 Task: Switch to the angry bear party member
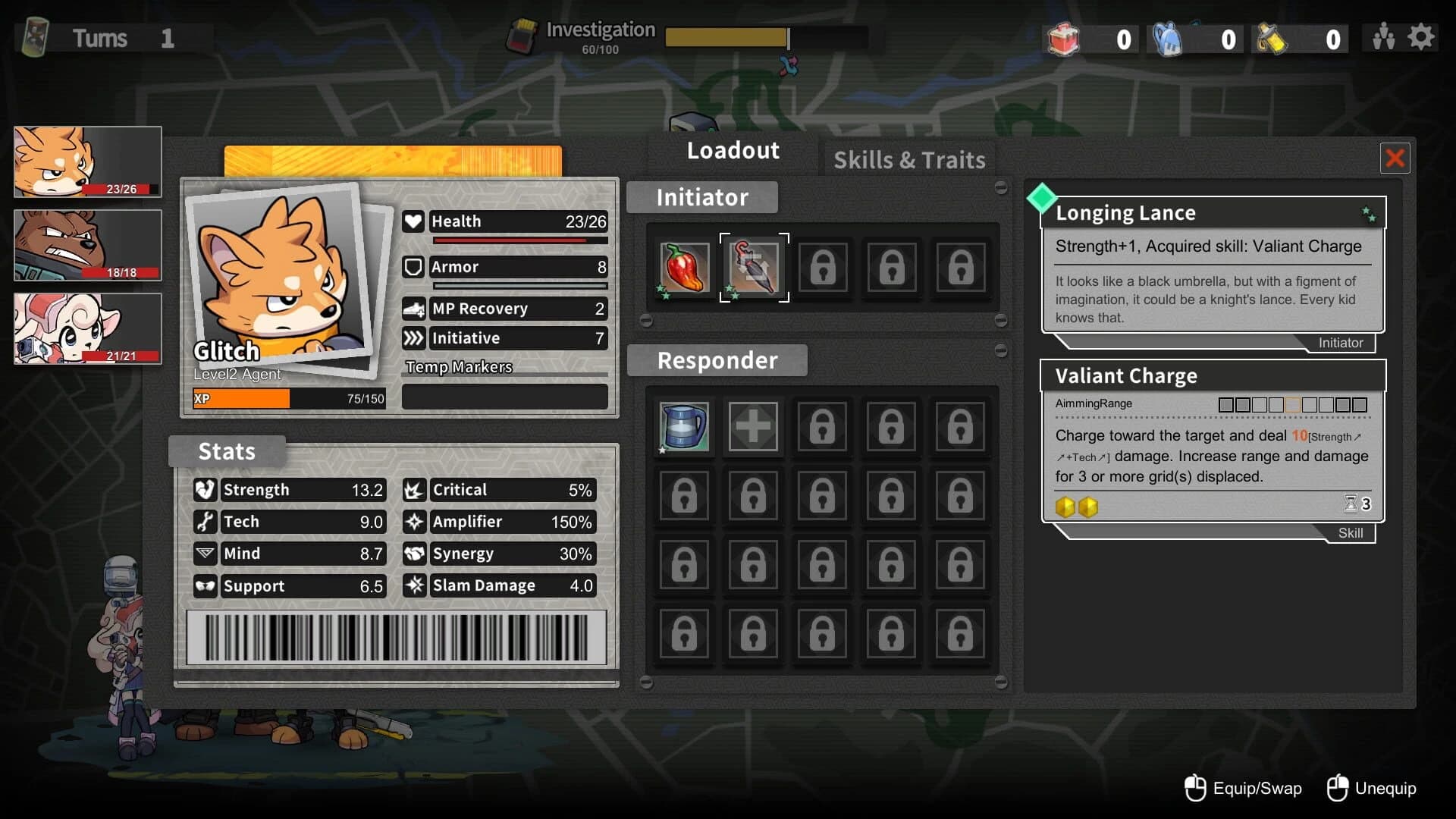(88, 245)
